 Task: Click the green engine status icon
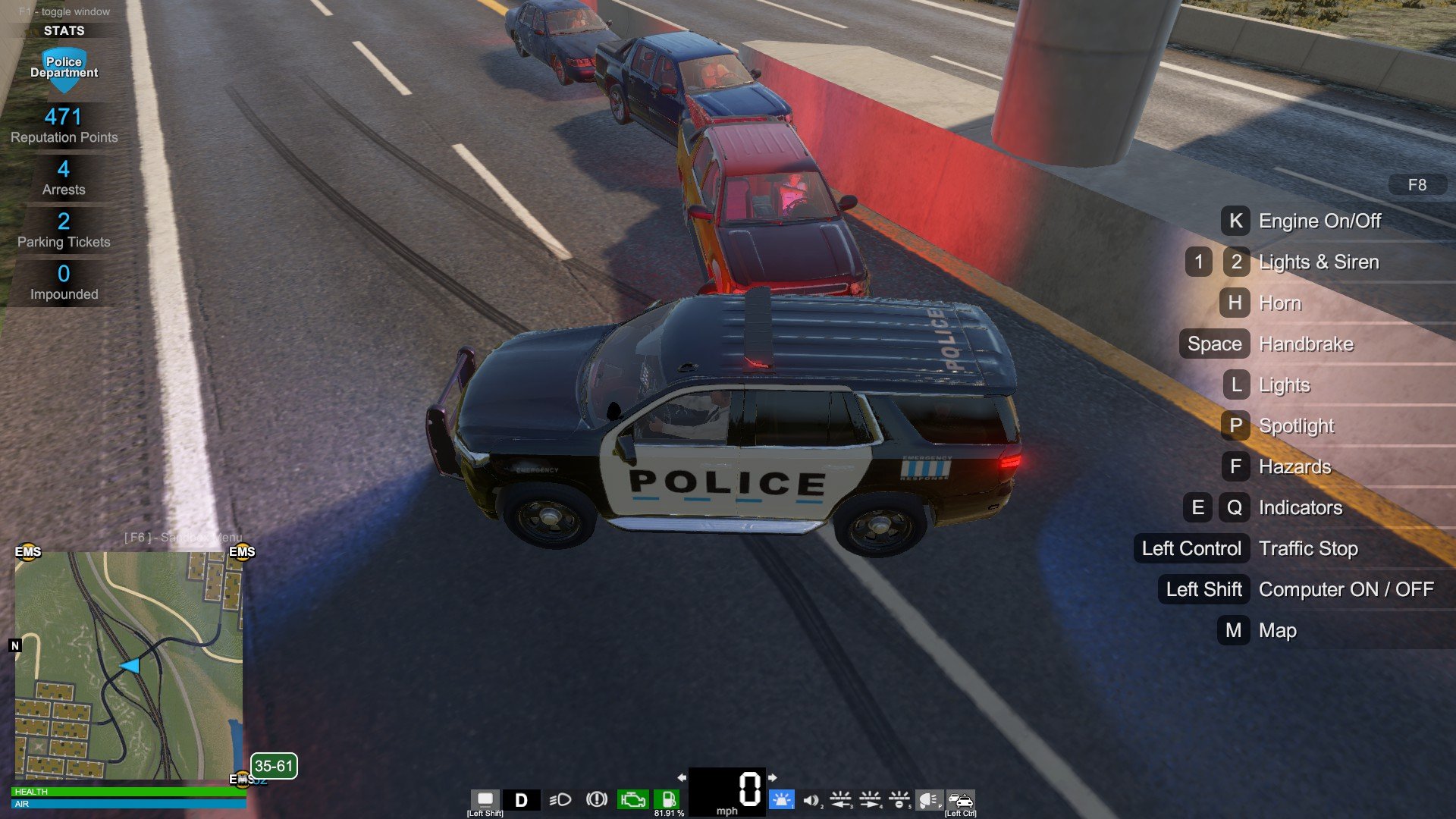click(x=632, y=800)
